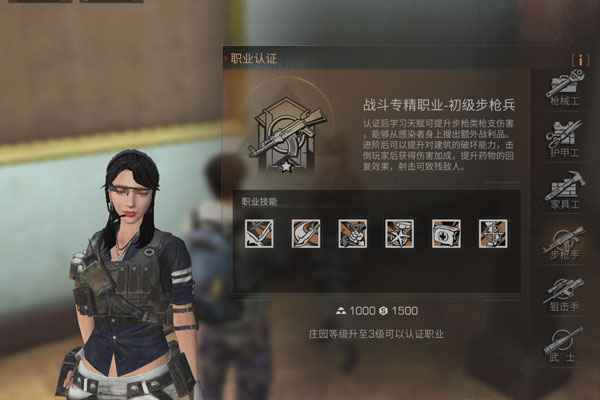
Task: Open the info button marked i
Action: click(579, 59)
